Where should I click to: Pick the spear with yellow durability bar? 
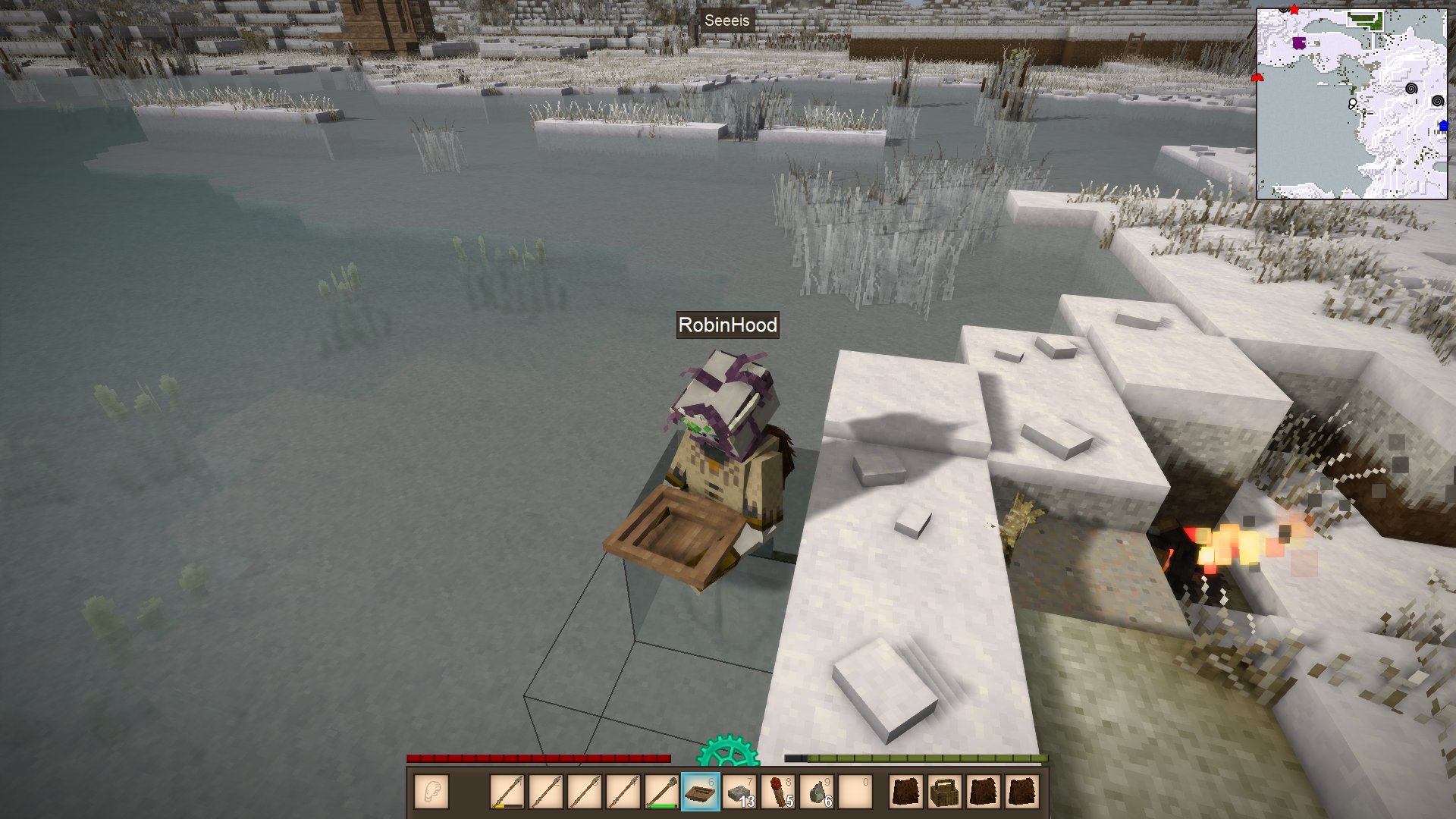(507, 792)
